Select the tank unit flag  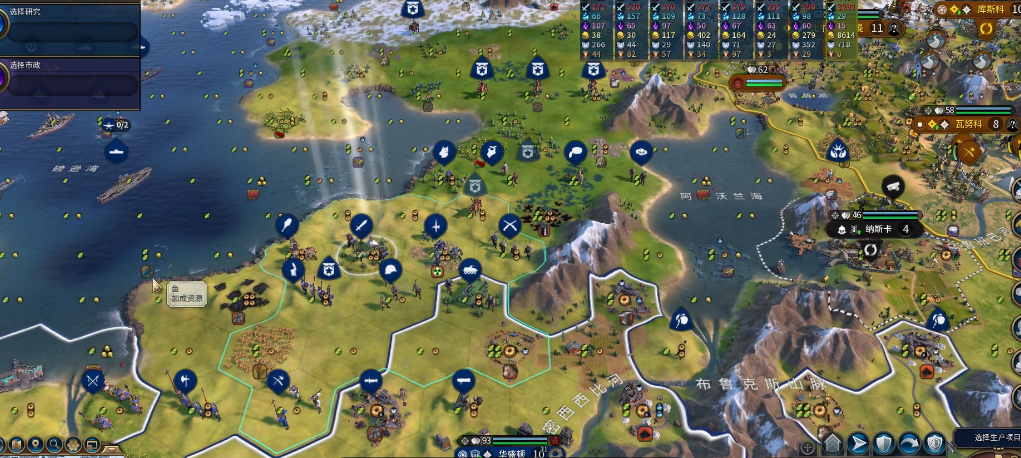[x=469, y=268]
